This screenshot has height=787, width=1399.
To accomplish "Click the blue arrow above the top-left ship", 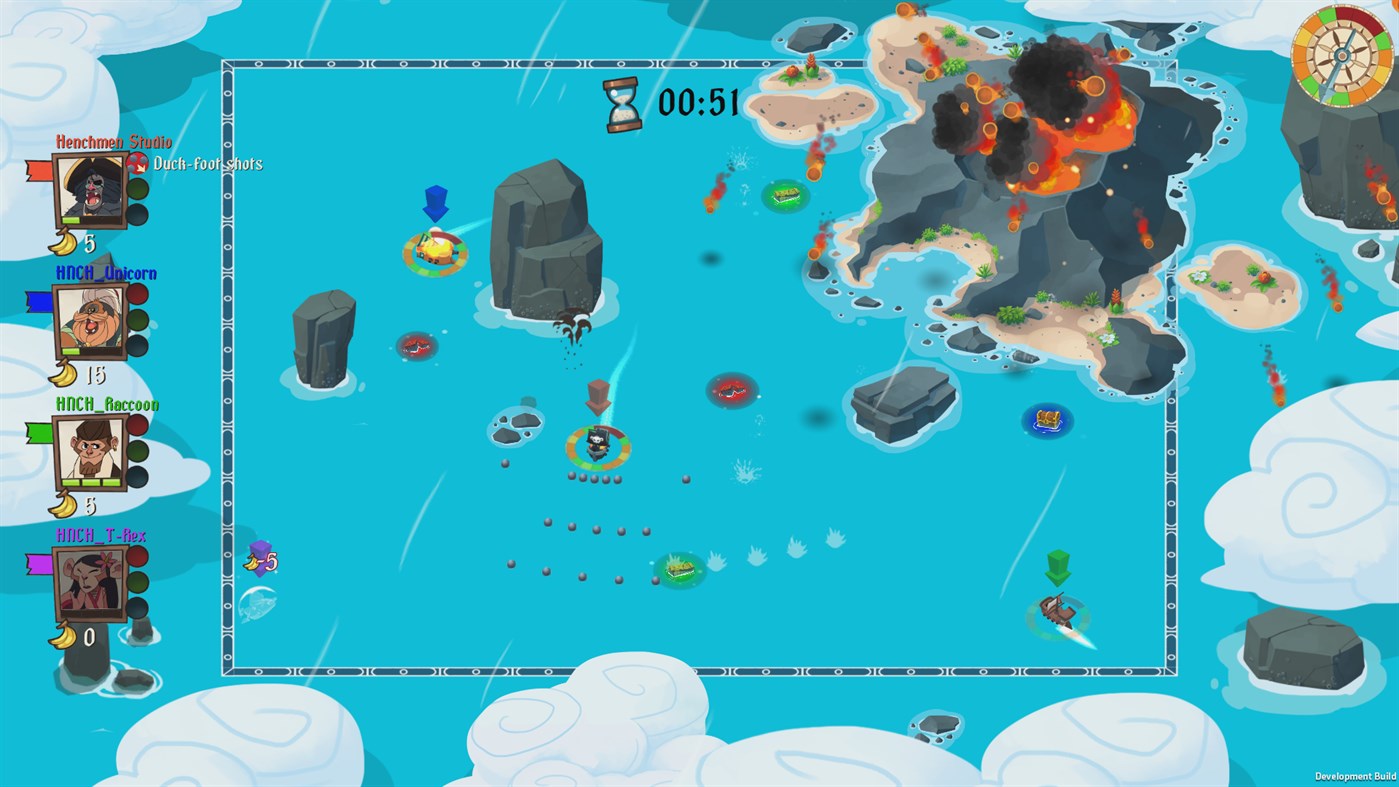I will point(436,203).
